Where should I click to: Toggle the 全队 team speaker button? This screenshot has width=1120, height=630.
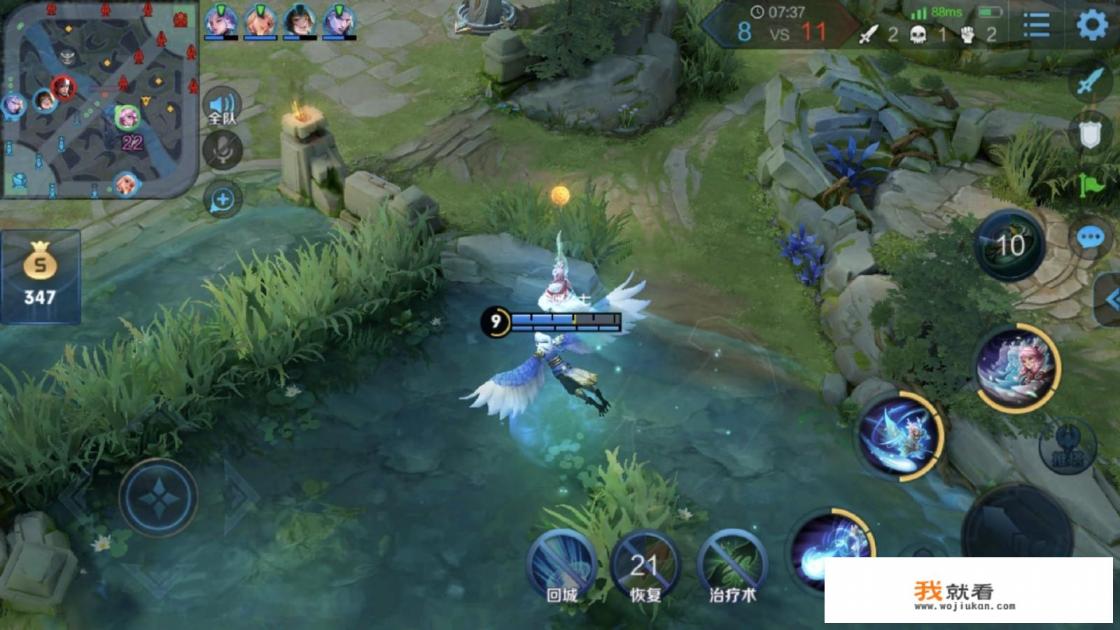coord(222,106)
